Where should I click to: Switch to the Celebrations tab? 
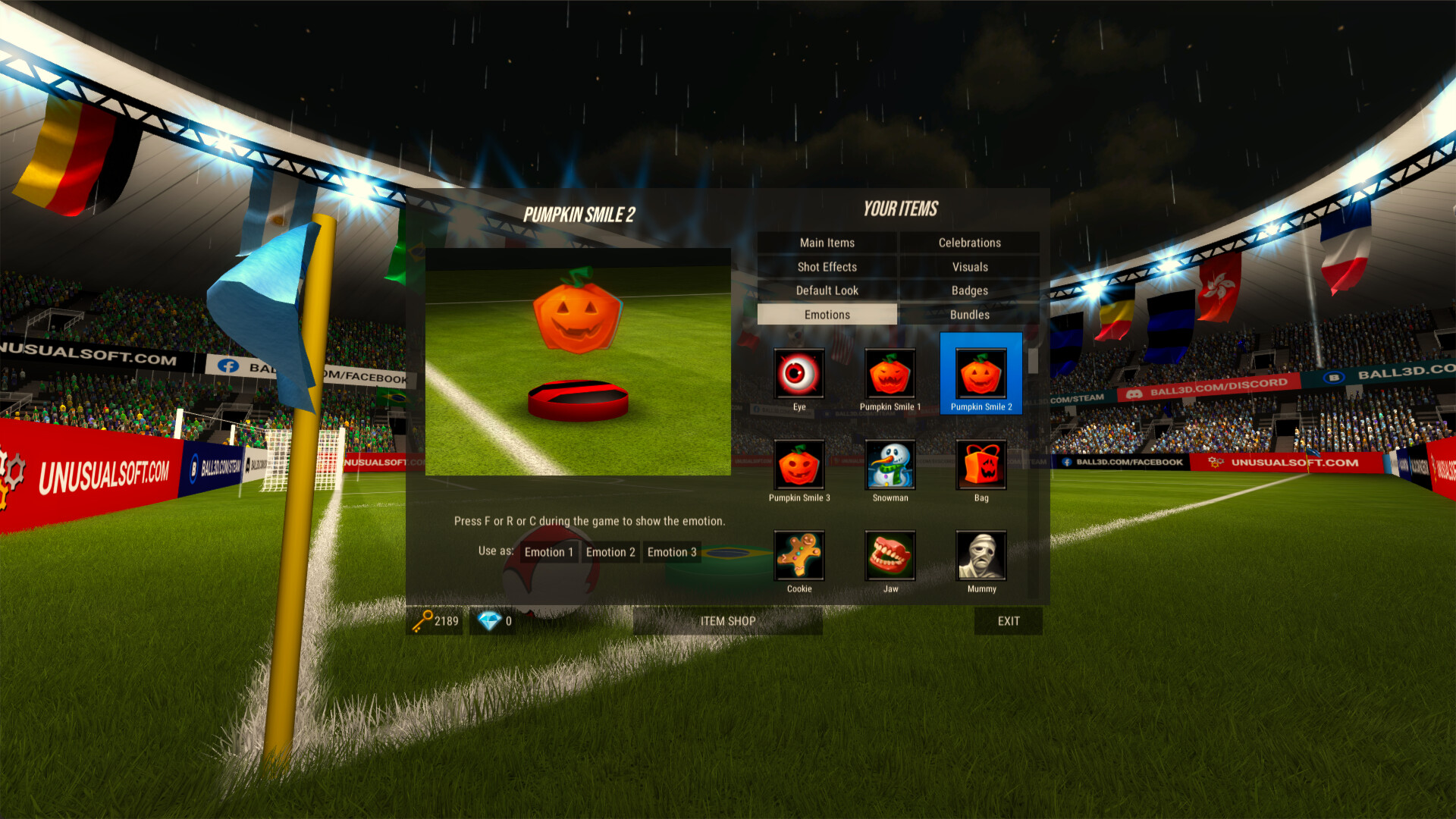(970, 243)
